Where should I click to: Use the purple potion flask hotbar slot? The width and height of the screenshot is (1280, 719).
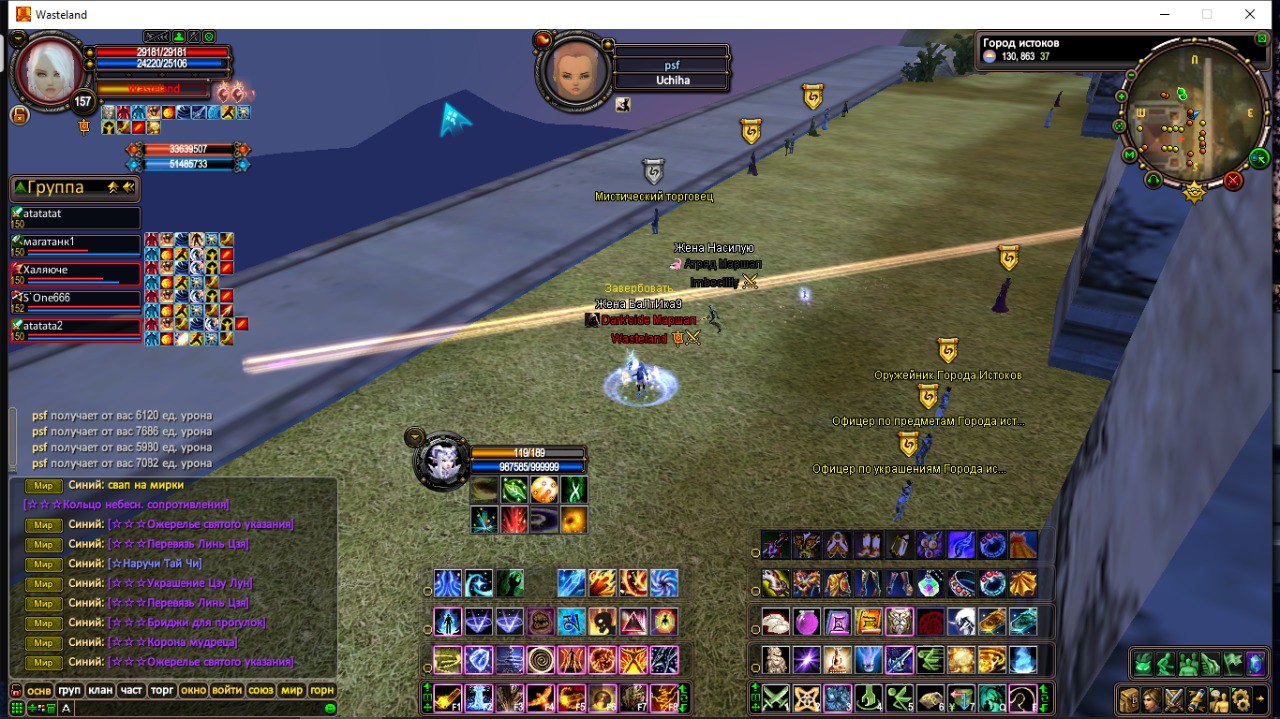coord(806,622)
